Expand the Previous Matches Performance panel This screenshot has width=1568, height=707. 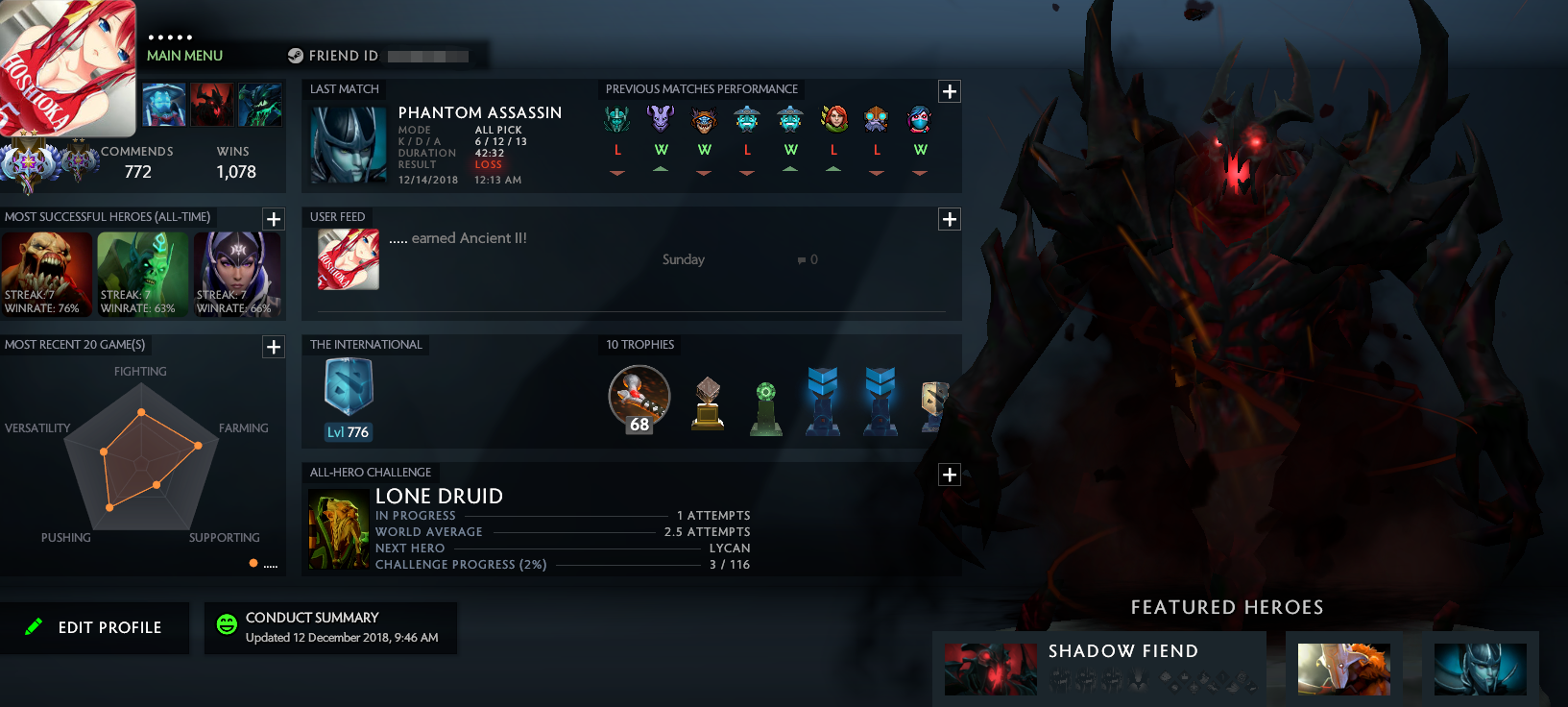point(949,91)
